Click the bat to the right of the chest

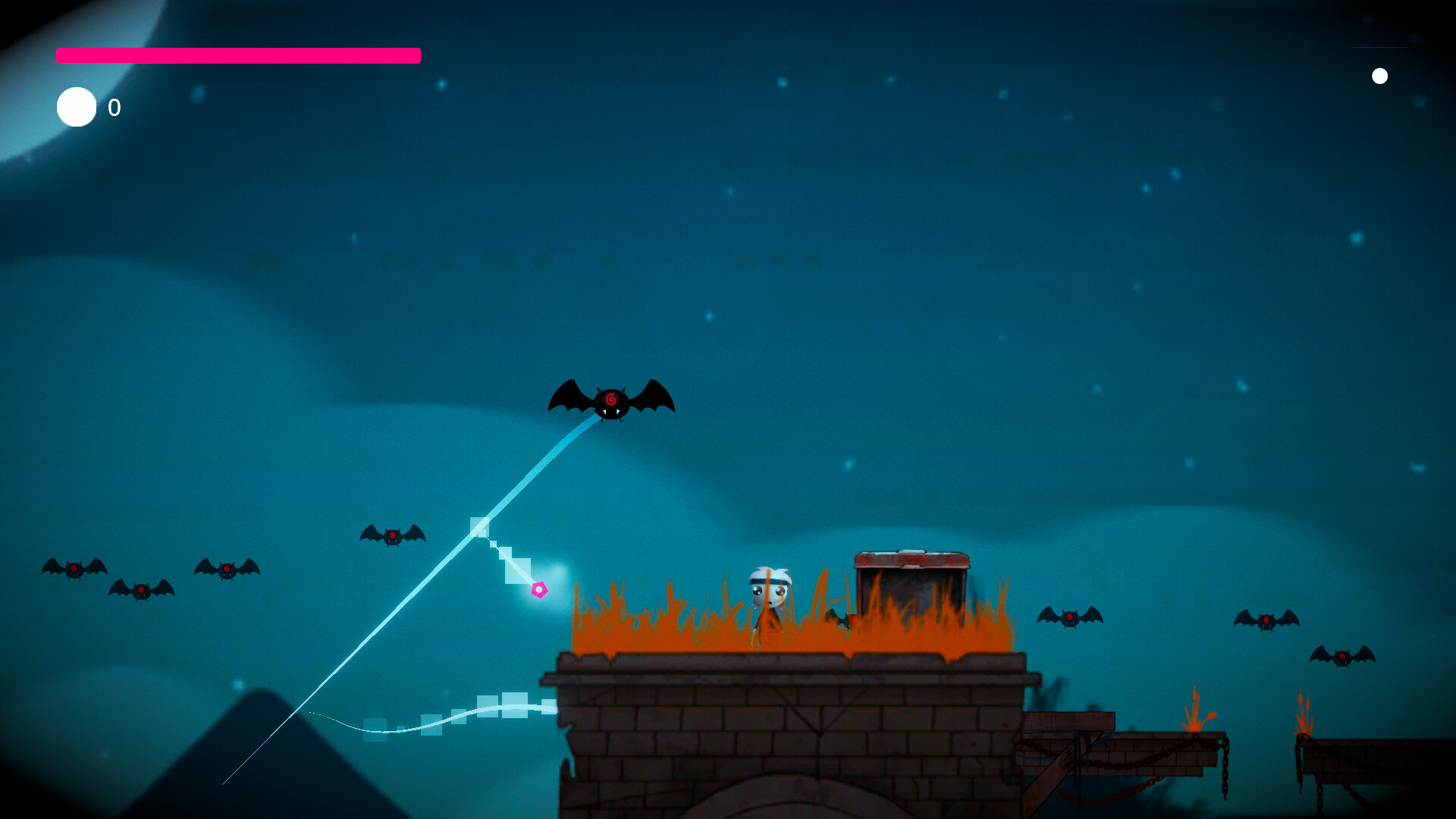point(1069,618)
